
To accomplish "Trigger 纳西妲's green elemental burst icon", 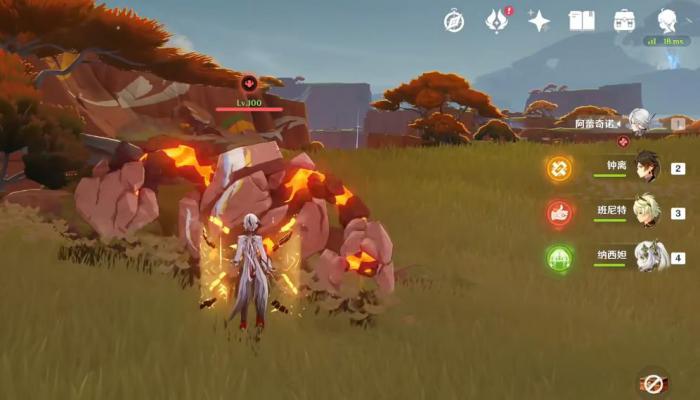I will (559, 258).
